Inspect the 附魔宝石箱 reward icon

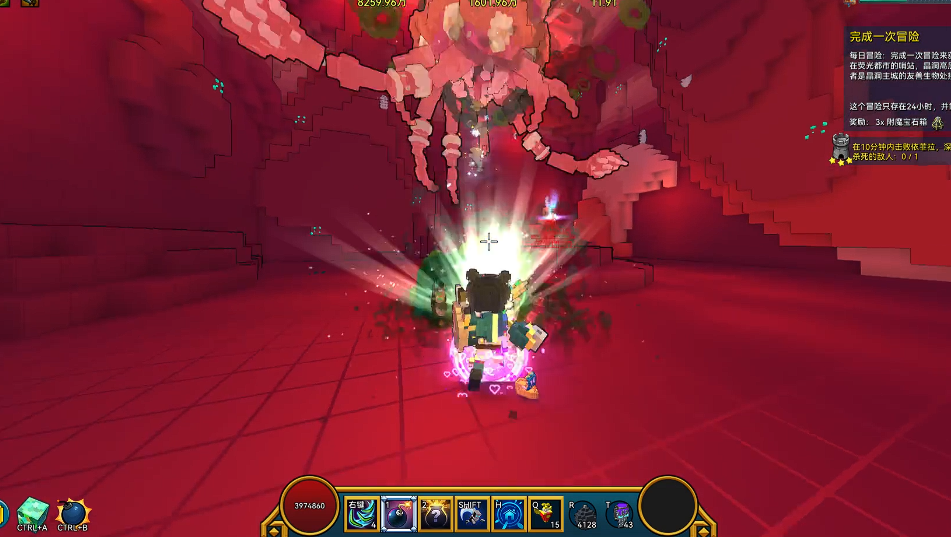click(937, 122)
